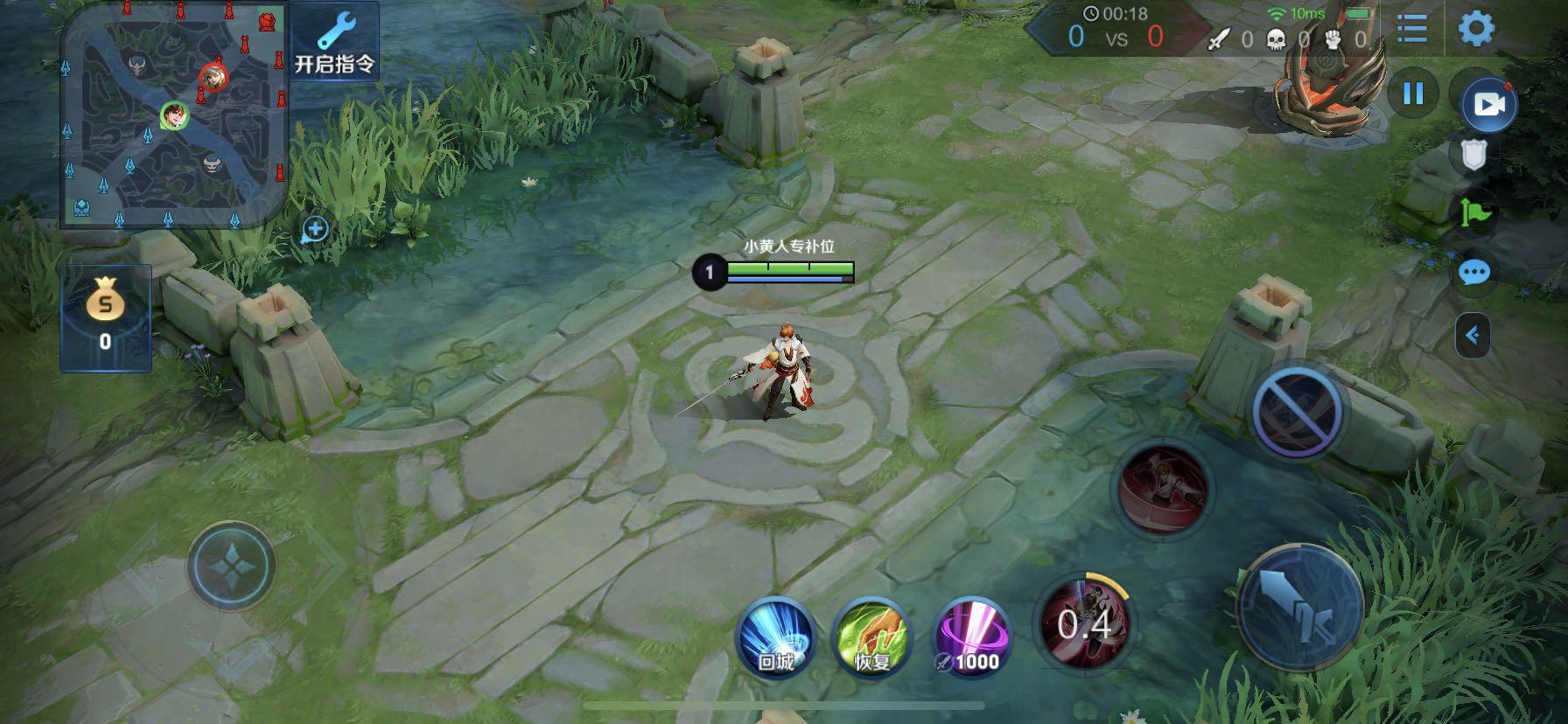Show the scoreboard list icon
The width and height of the screenshot is (1568, 724).
tap(1411, 29)
